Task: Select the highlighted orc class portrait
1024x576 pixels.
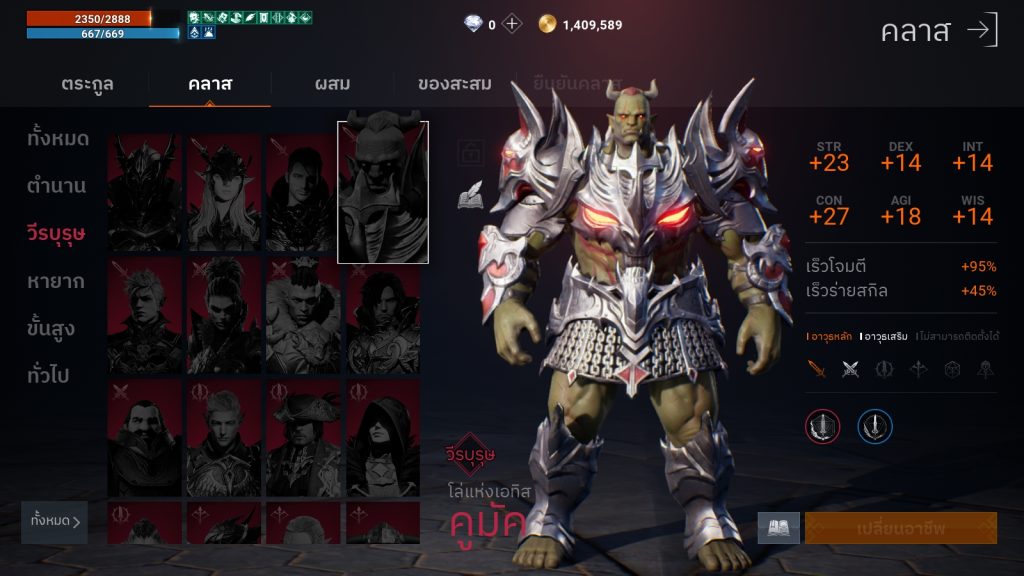Action: (x=383, y=192)
